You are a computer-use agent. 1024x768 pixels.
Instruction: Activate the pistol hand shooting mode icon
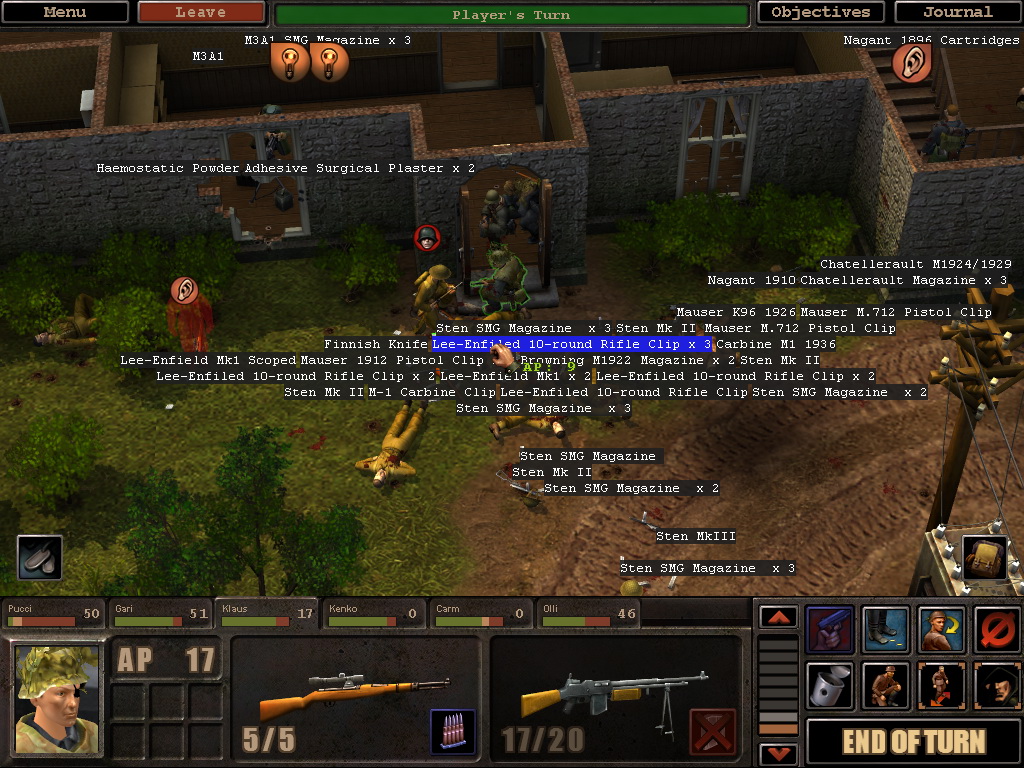[x=830, y=630]
